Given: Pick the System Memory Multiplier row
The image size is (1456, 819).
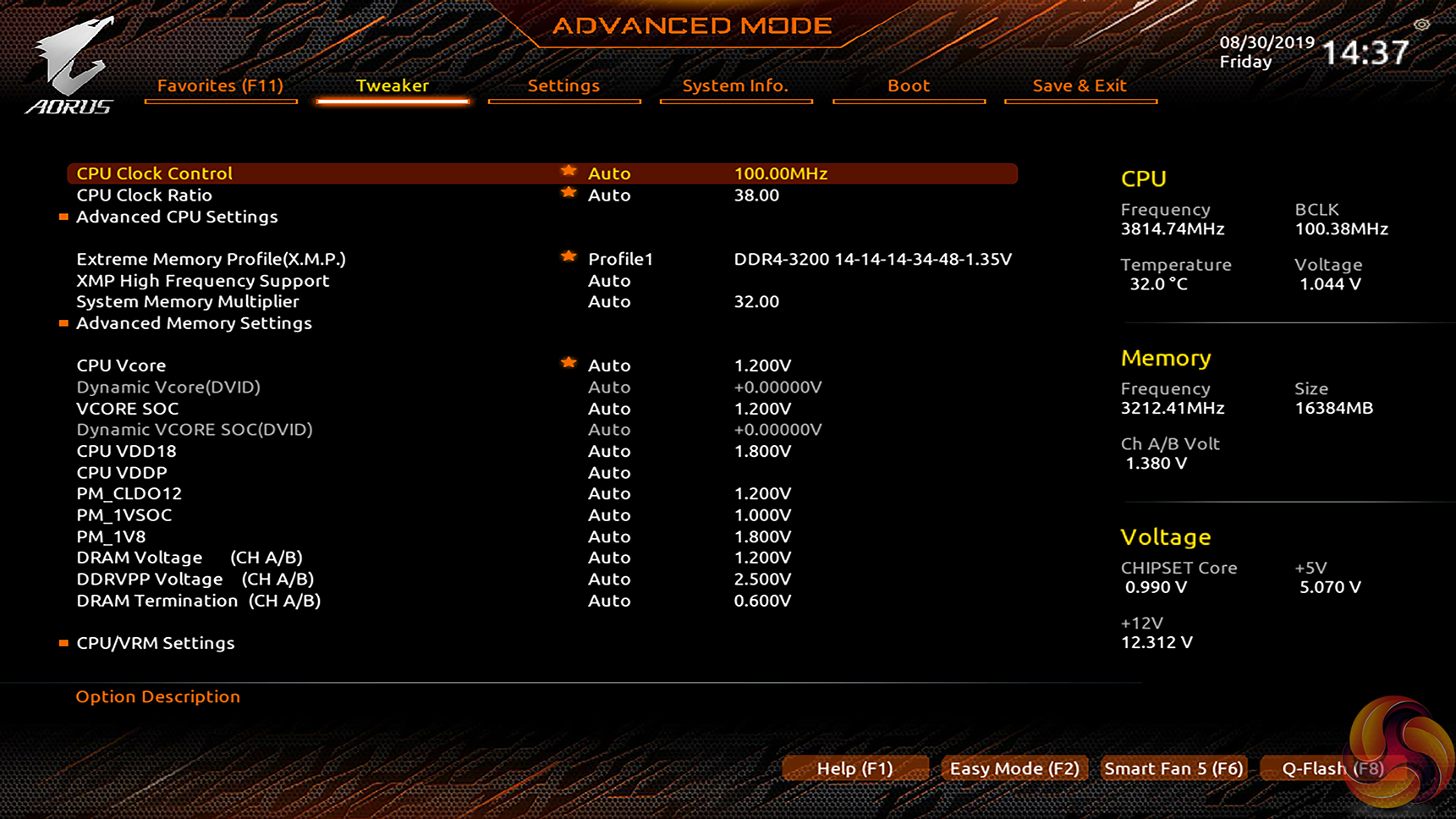Looking at the screenshot, I should [188, 302].
